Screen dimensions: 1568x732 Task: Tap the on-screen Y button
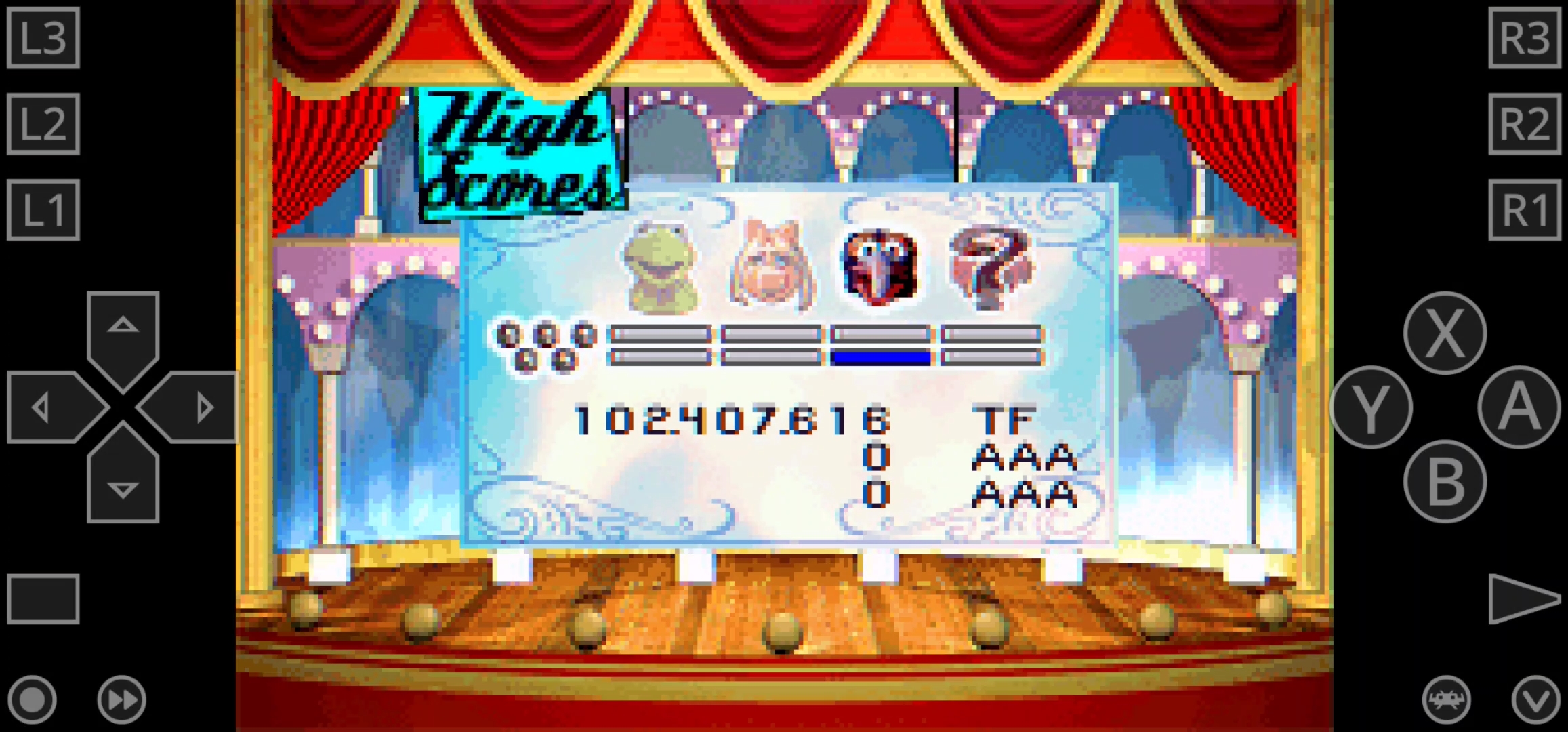tap(1371, 407)
